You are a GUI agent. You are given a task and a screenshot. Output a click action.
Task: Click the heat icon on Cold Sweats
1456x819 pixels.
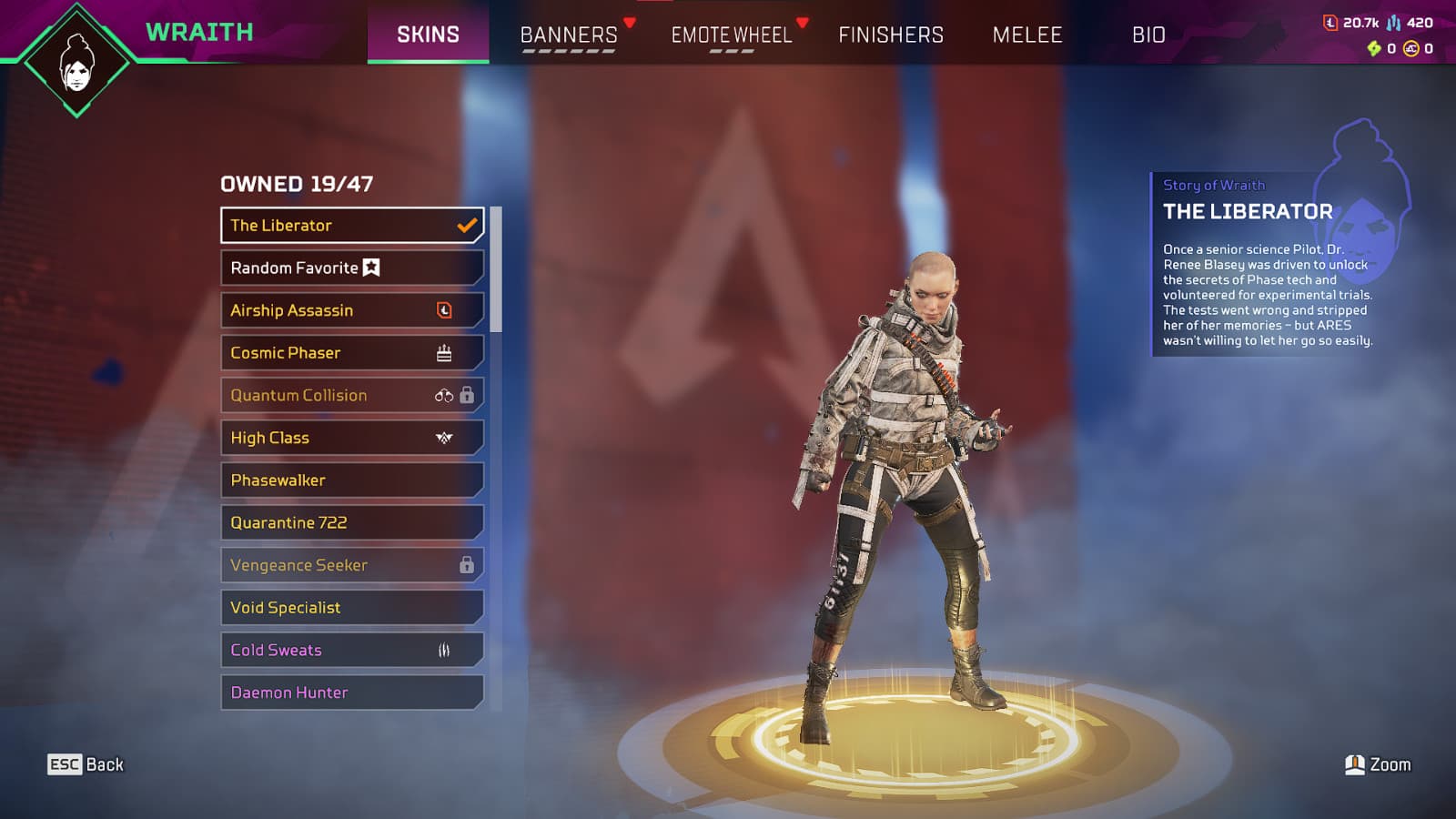point(443,650)
